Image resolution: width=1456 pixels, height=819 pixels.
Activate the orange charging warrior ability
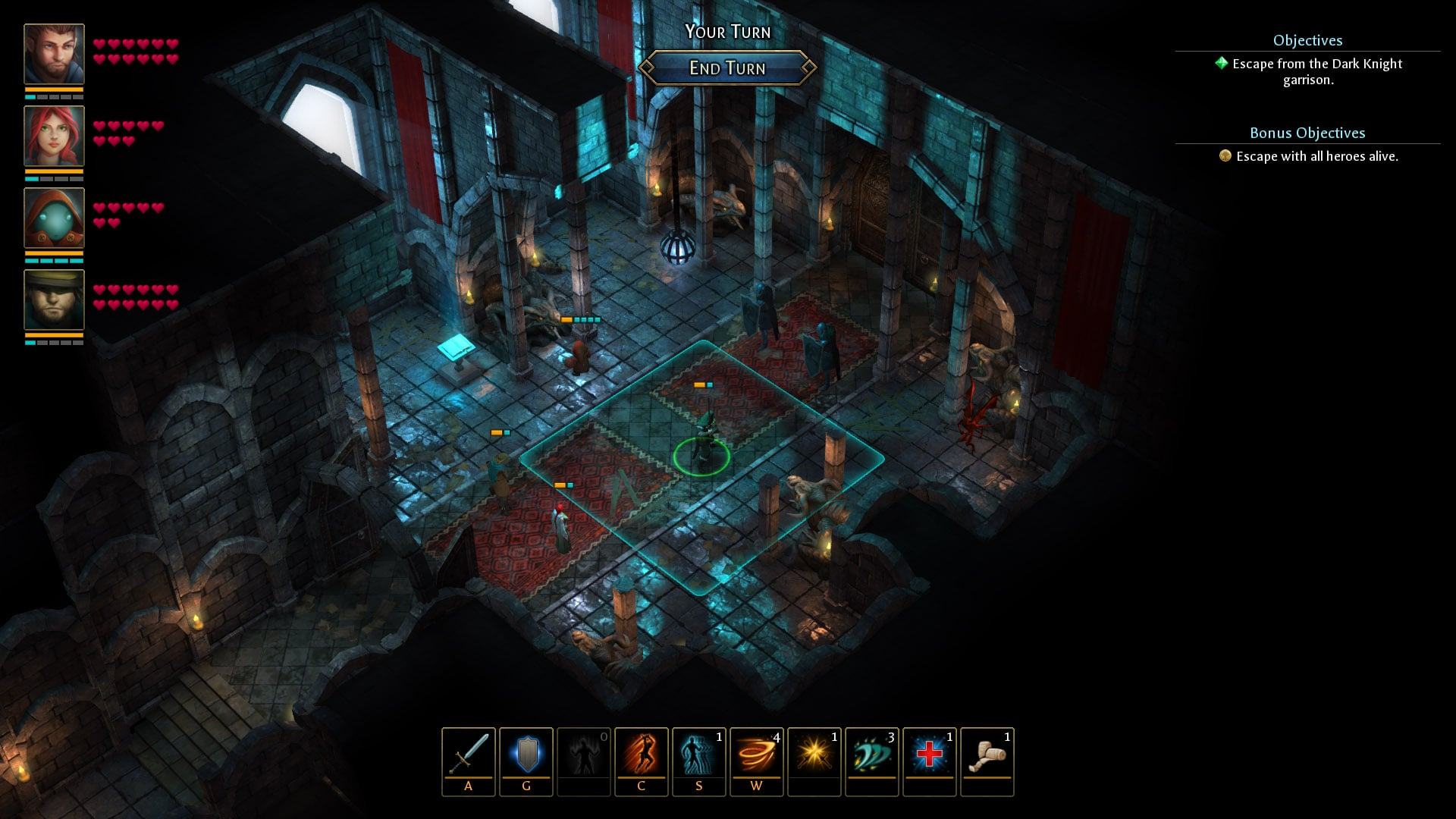[642, 755]
